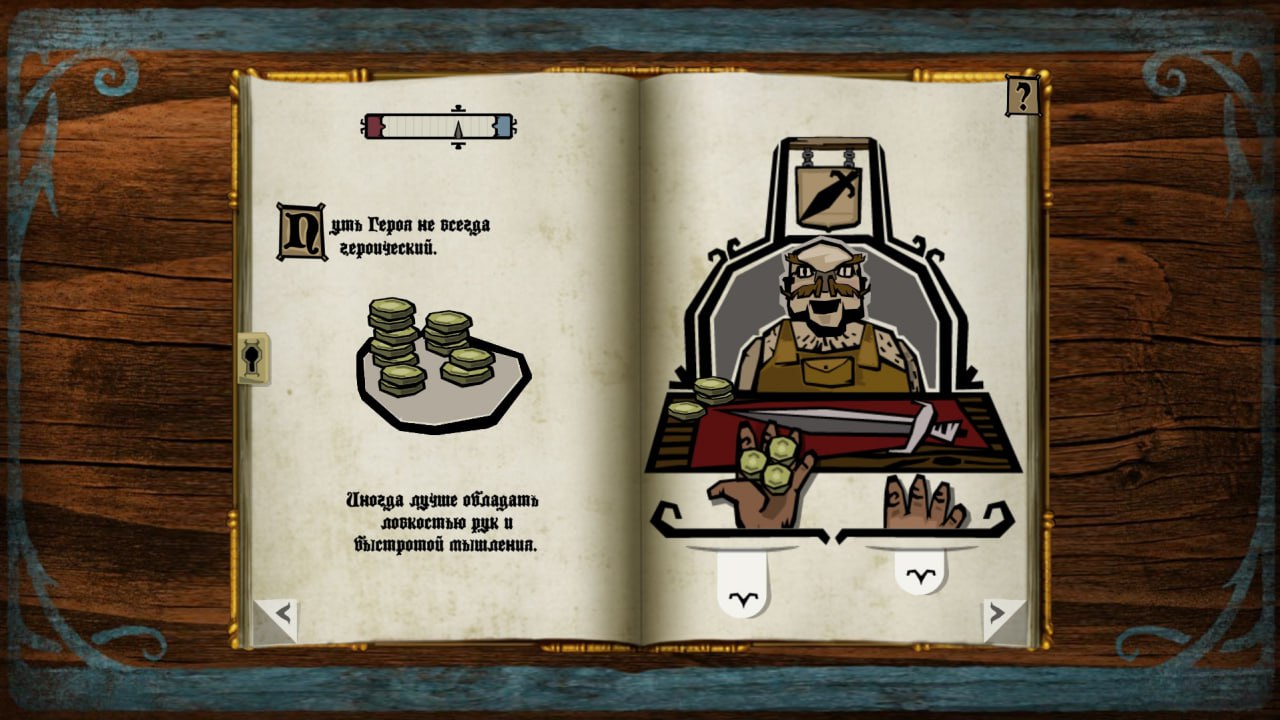1280x720 pixels.
Task: Select the white pull tab under the coin hand
Action: (743, 587)
